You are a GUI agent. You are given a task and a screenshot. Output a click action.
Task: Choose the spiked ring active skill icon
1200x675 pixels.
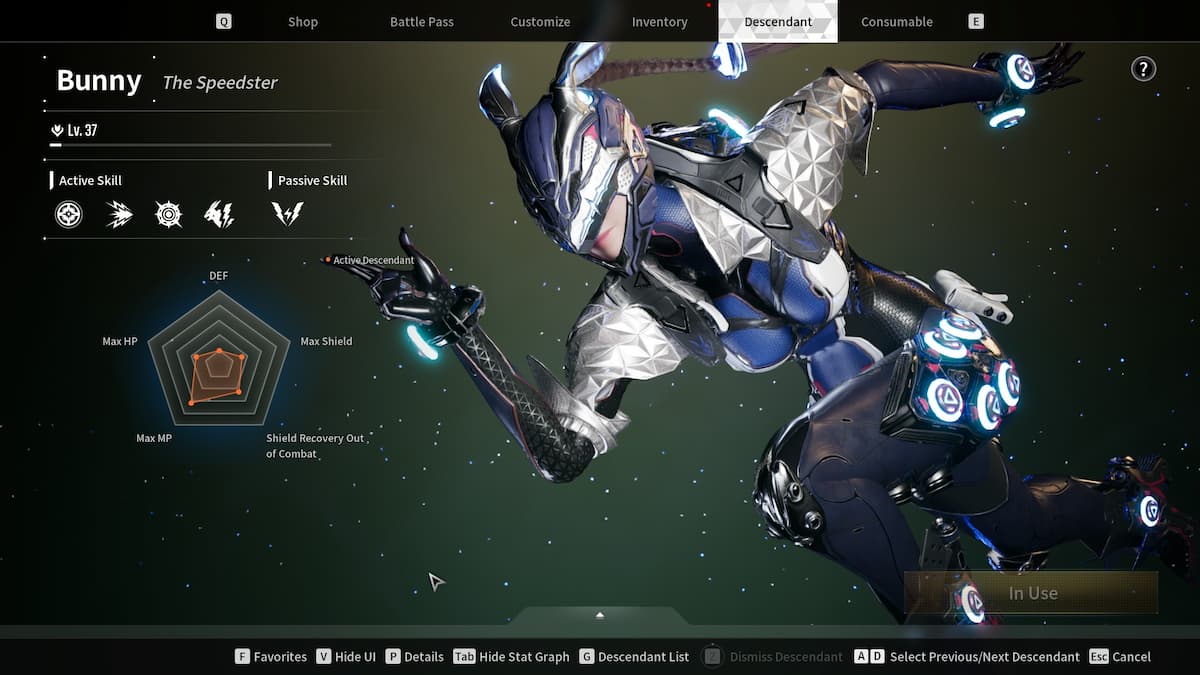(169, 214)
